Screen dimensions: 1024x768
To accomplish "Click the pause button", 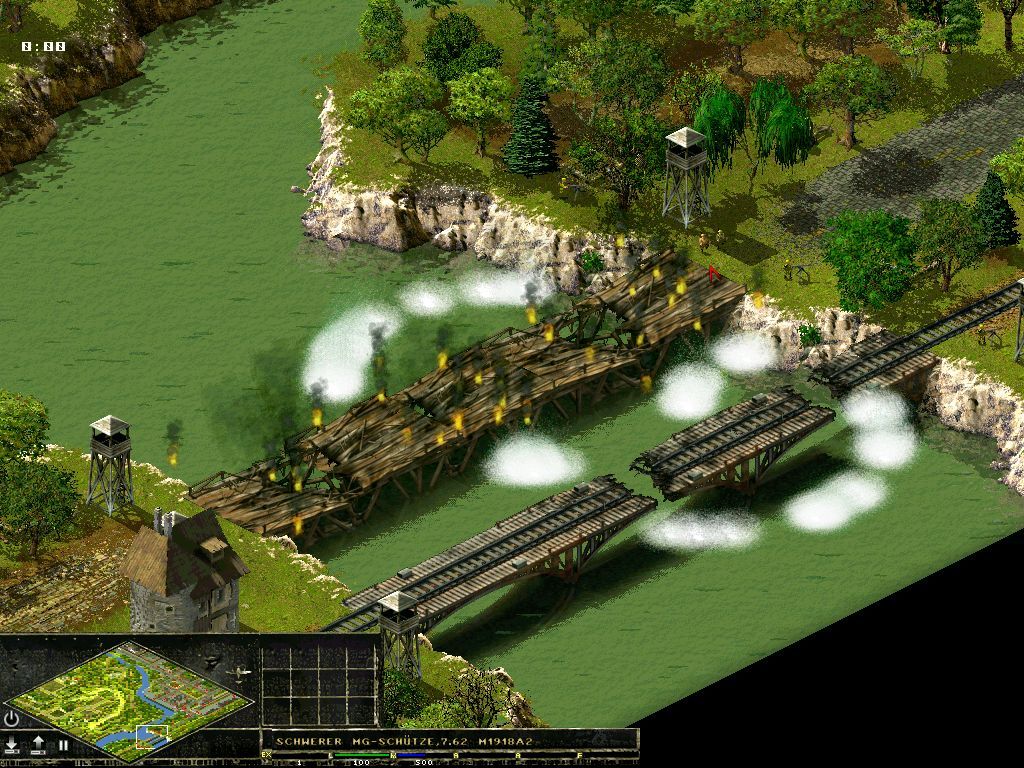I will coord(63,745).
